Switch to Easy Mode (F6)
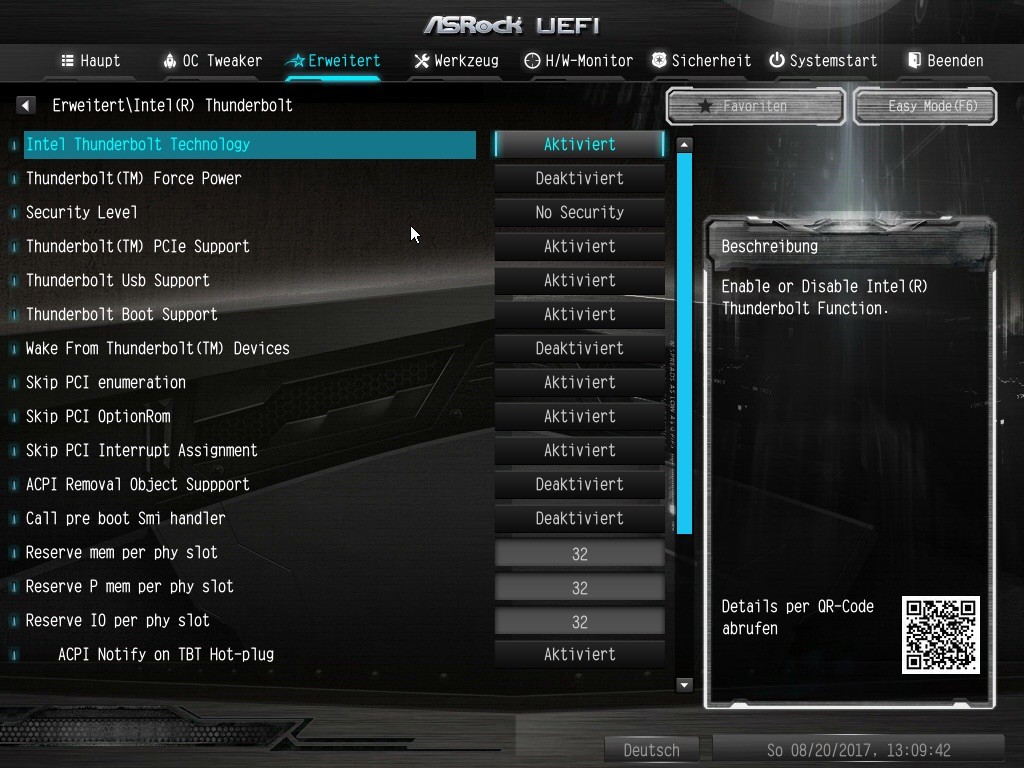The height and width of the screenshot is (768, 1024). 925,106
